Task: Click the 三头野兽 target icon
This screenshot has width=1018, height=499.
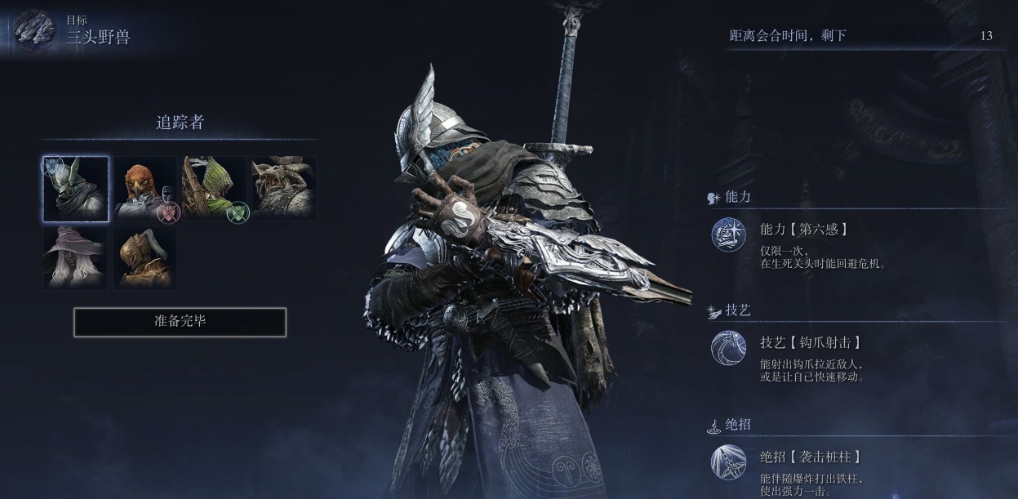Action: point(36,29)
